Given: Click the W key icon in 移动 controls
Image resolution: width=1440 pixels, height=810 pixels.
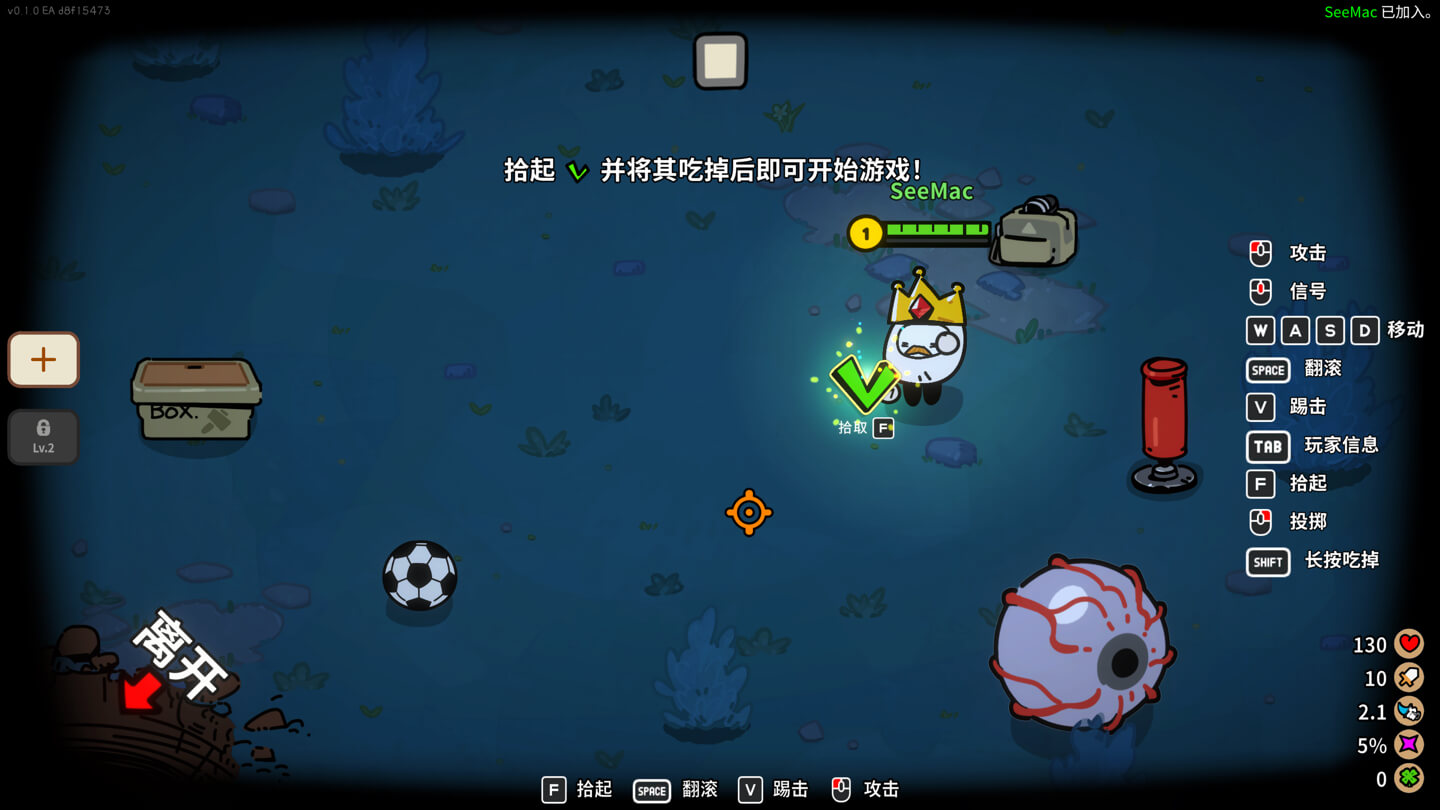Looking at the screenshot, I should 1259,330.
